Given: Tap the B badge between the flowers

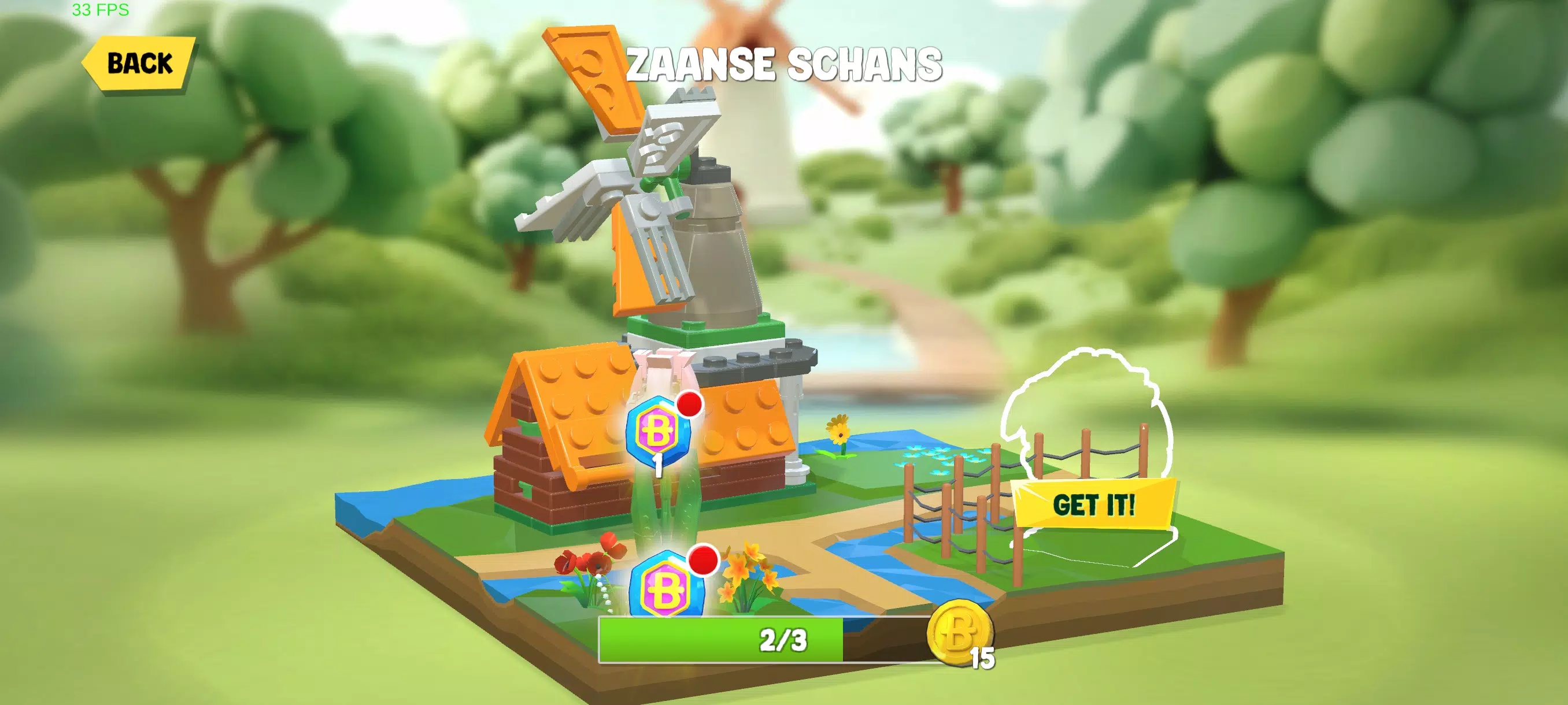Looking at the screenshot, I should (x=667, y=587).
